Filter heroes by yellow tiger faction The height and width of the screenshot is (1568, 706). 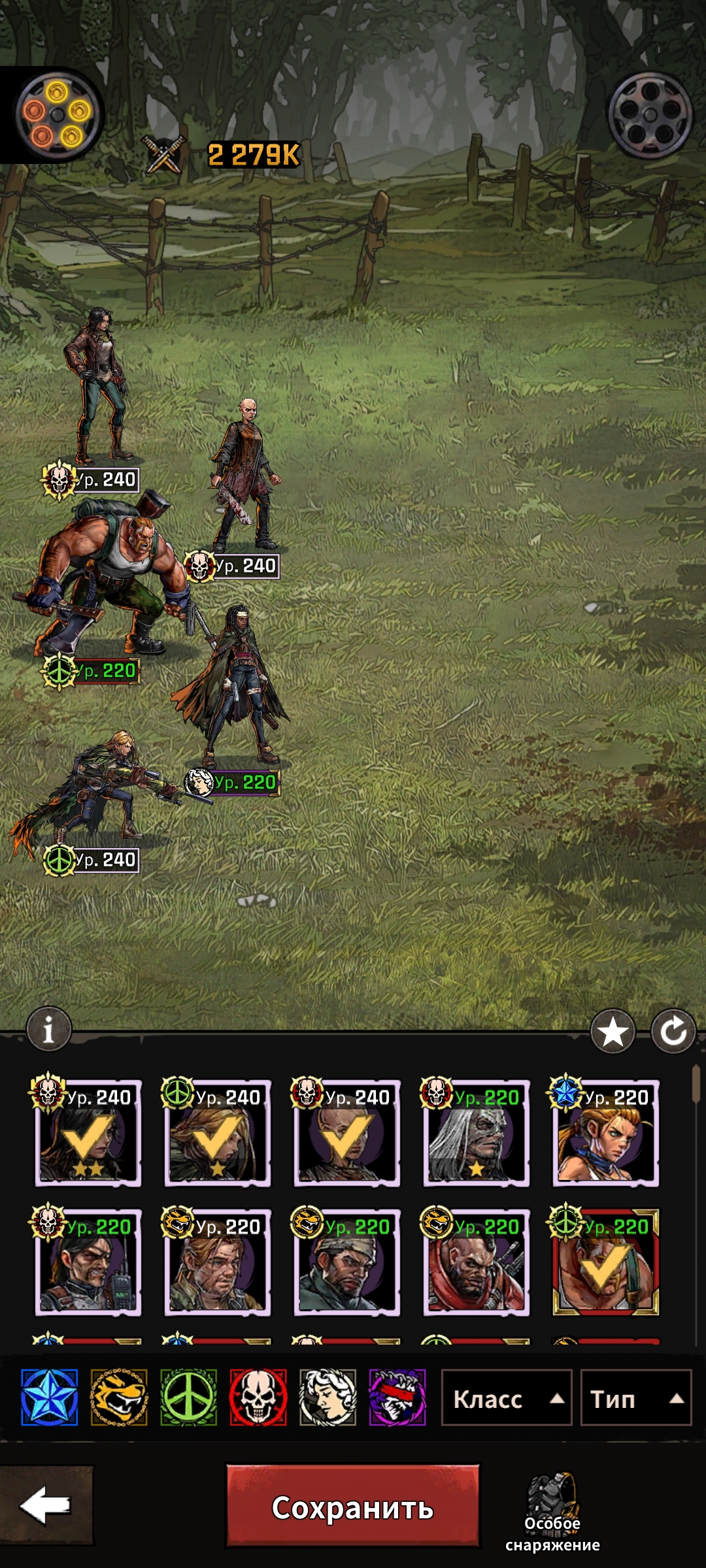click(119, 1397)
